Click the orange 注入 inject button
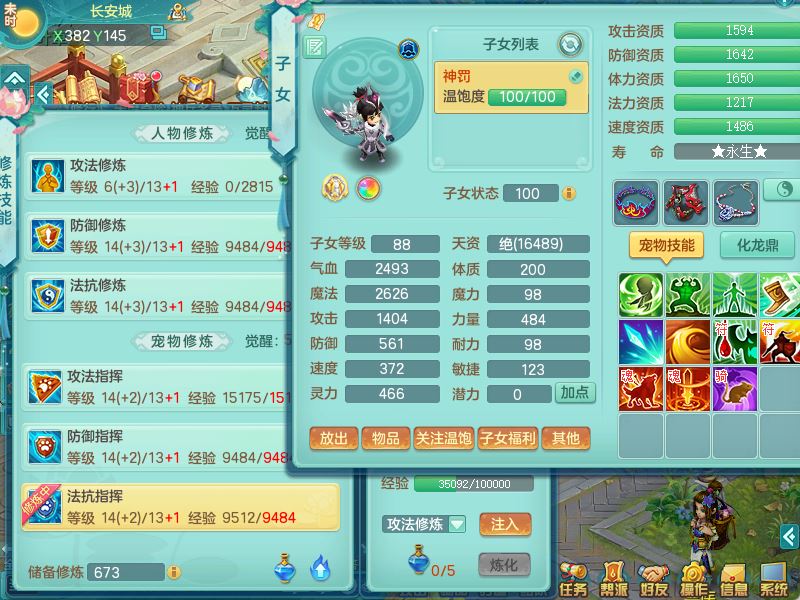The height and width of the screenshot is (600, 800). [x=504, y=523]
